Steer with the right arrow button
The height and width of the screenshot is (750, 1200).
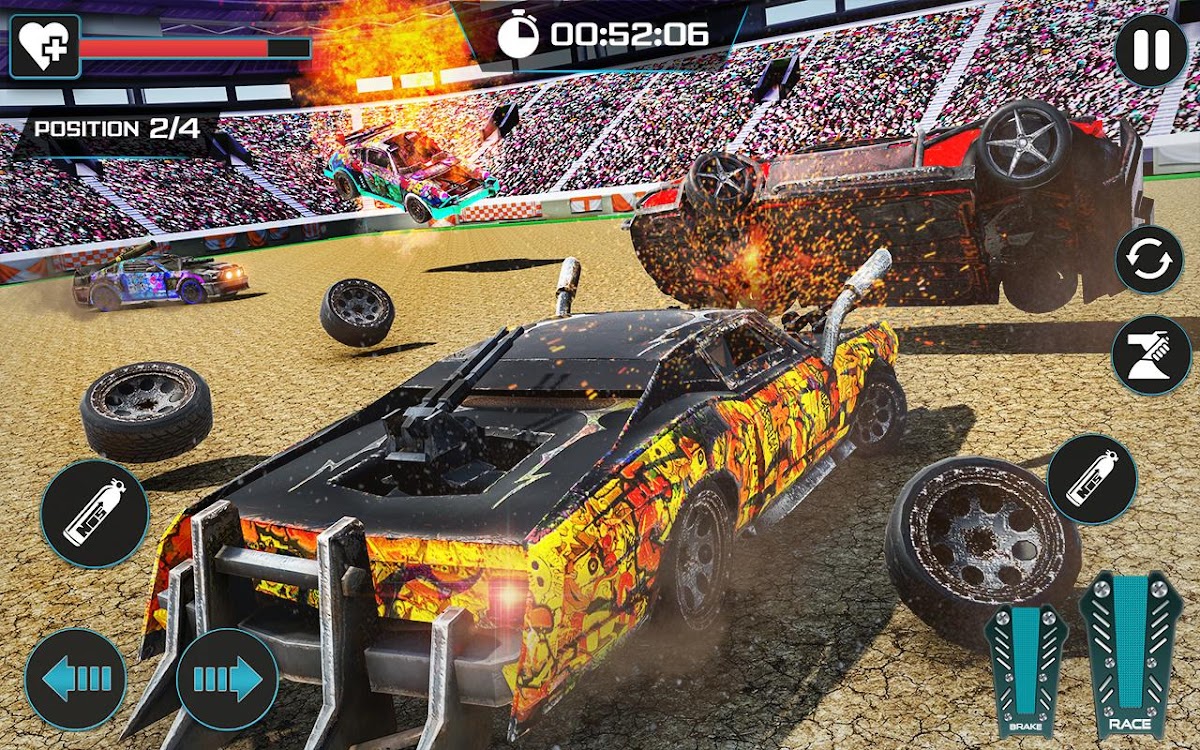pos(227,679)
